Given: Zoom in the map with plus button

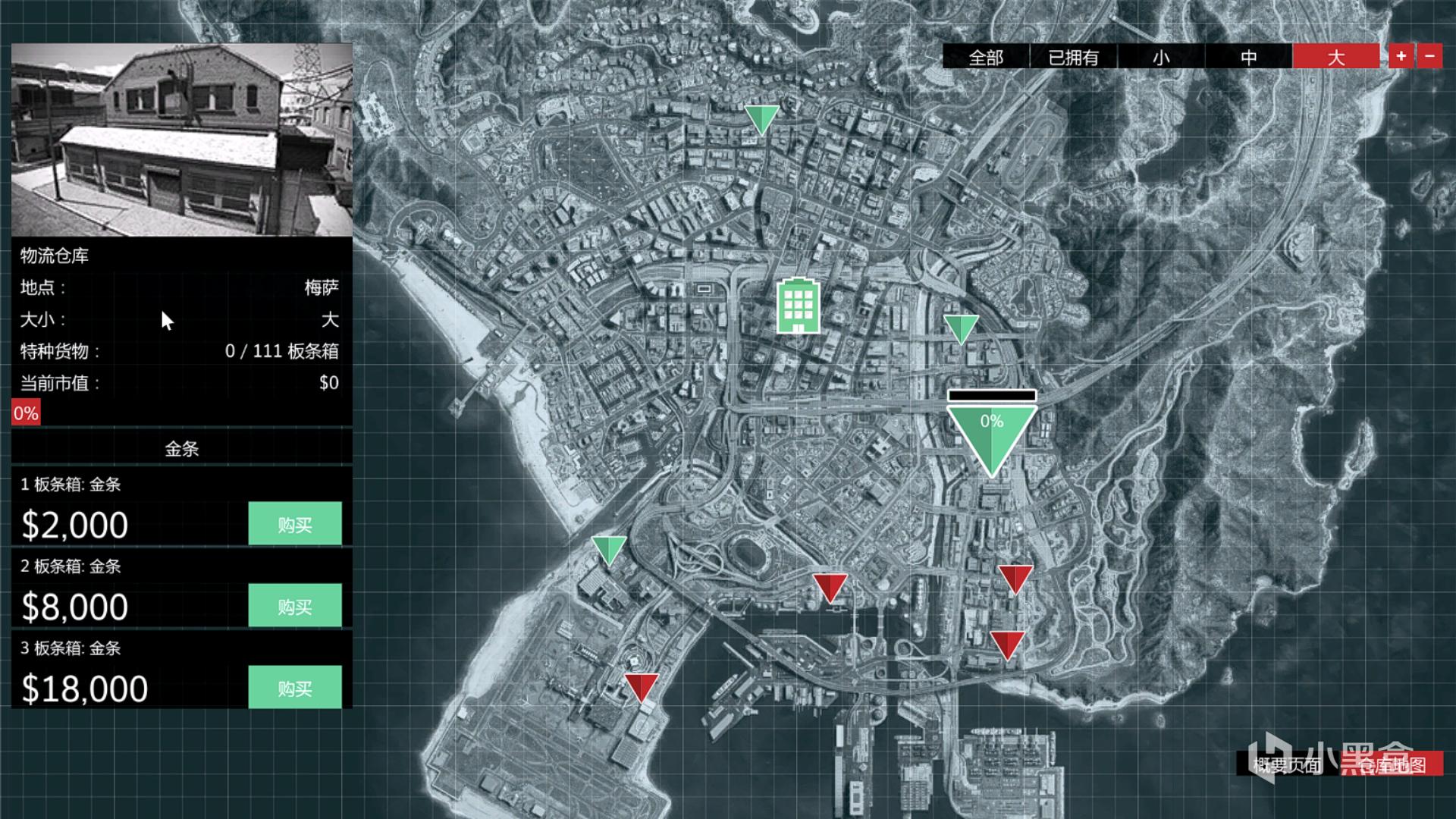Looking at the screenshot, I should coord(1401,56).
